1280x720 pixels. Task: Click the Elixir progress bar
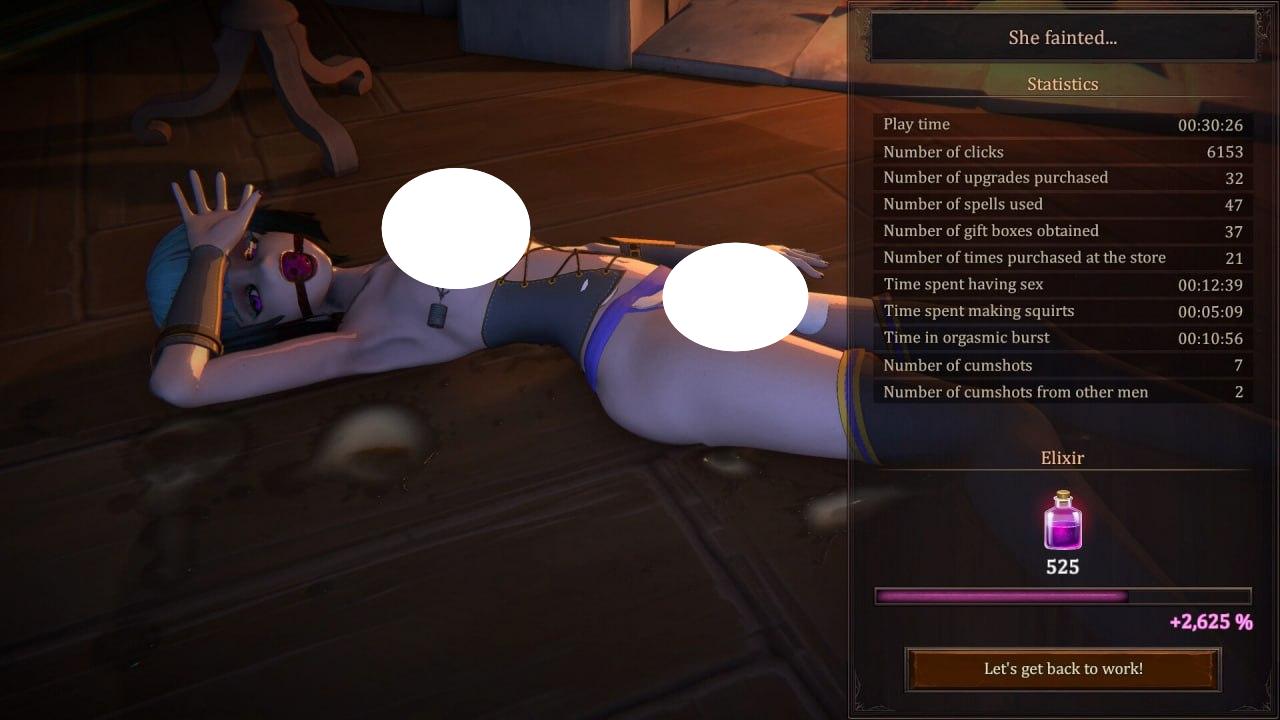click(x=1062, y=596)
